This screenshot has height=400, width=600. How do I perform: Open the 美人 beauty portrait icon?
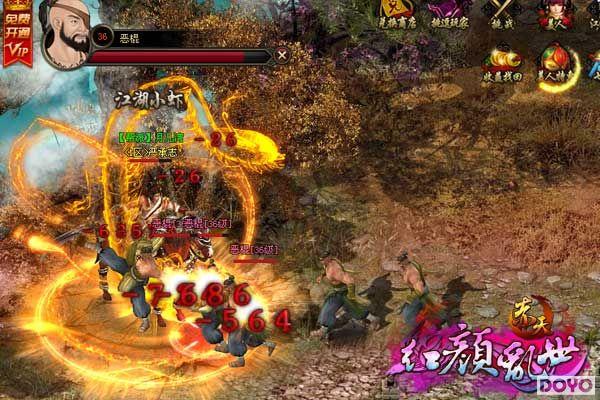coord(555,14)
